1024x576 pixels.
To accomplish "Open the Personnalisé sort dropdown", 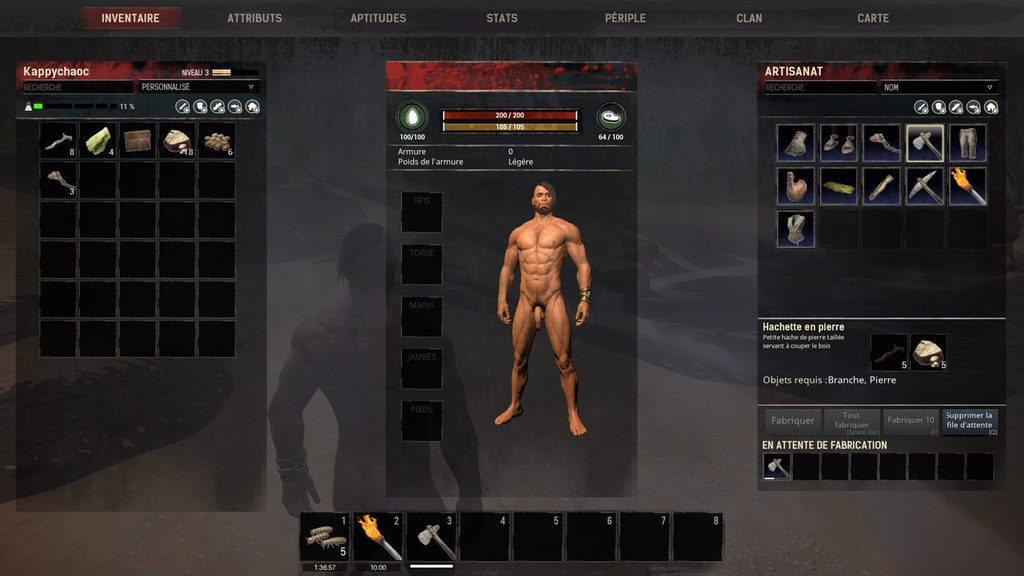I will pyautogui.click(x=199, y=87).
